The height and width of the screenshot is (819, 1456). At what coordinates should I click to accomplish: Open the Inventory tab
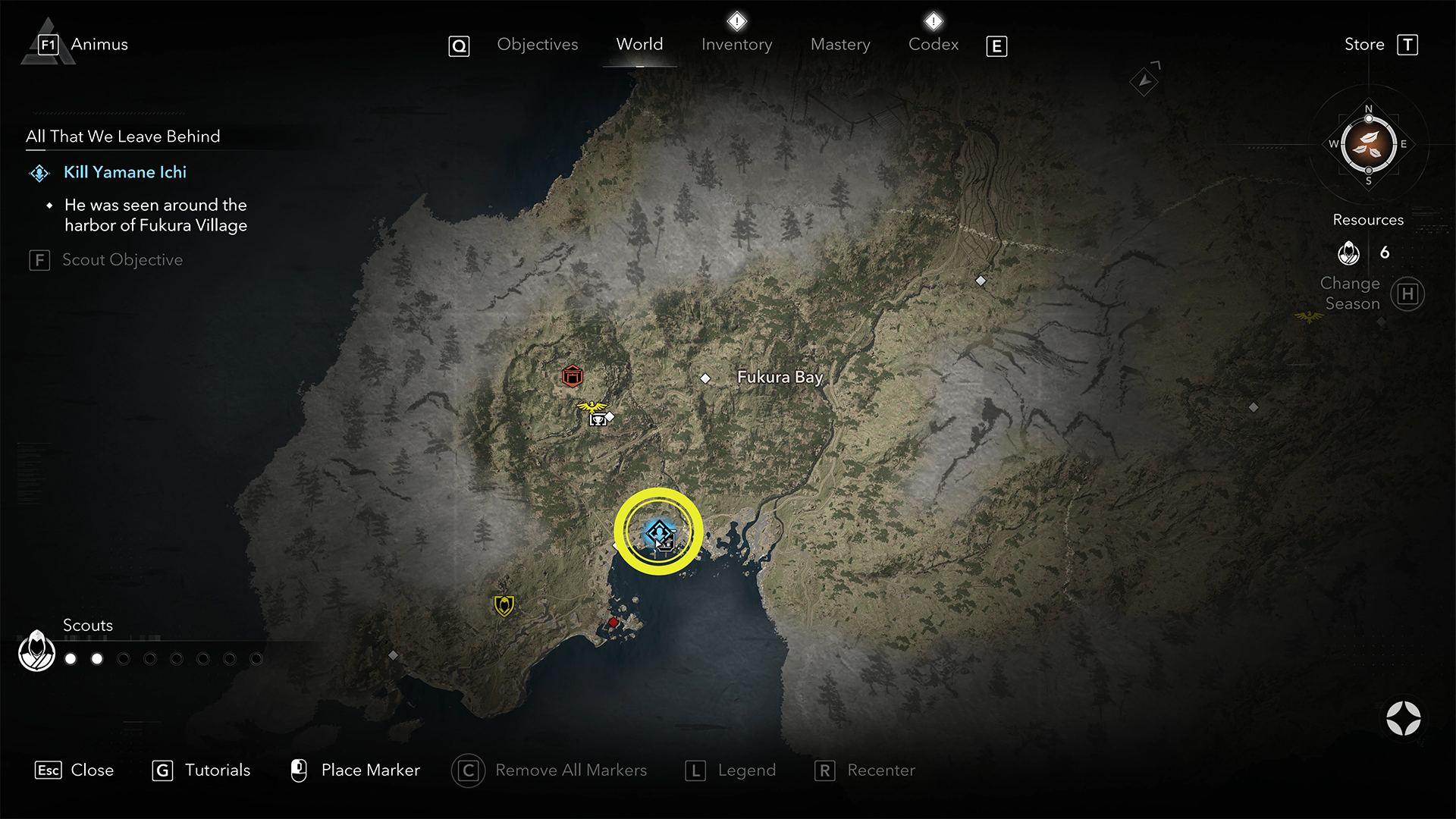pyautogui.click(x=736, y=45)
